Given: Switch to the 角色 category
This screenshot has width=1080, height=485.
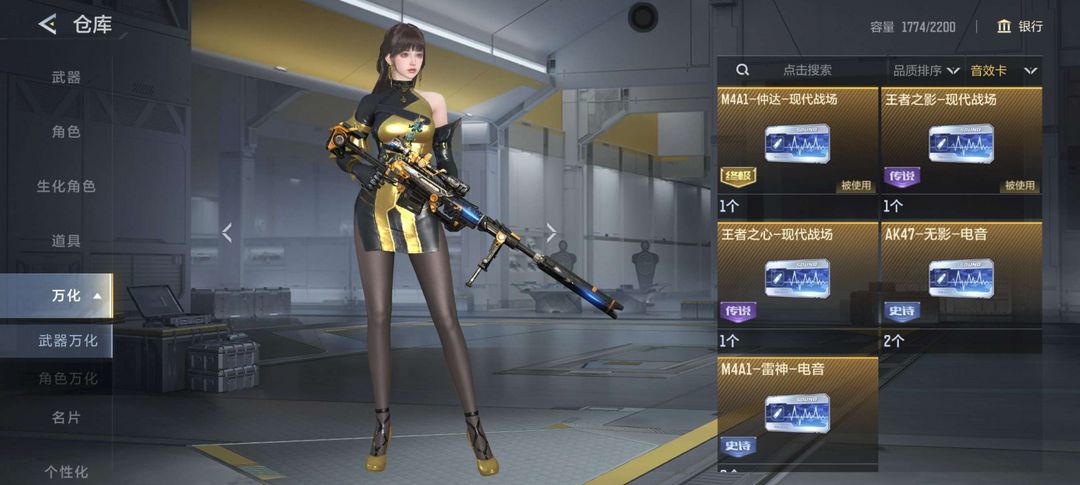Looking at the screenshot, I should [x=66, y=131].
